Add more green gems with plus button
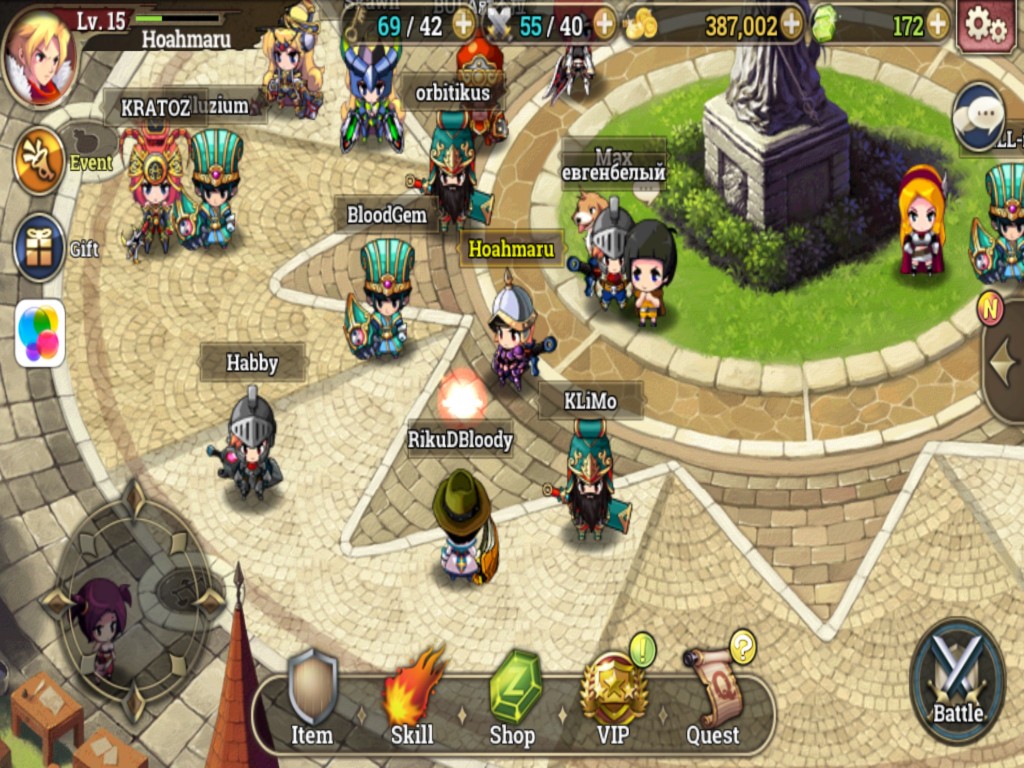Viewport: 1024px width, 768px height. coord(937,25)
